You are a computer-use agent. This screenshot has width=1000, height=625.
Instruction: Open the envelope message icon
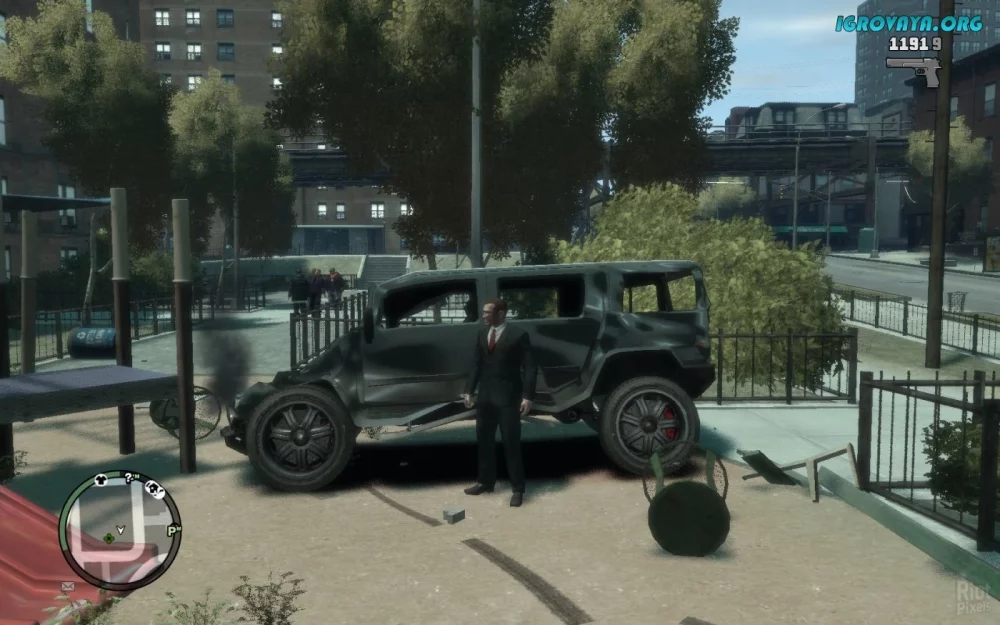[69, 586]
